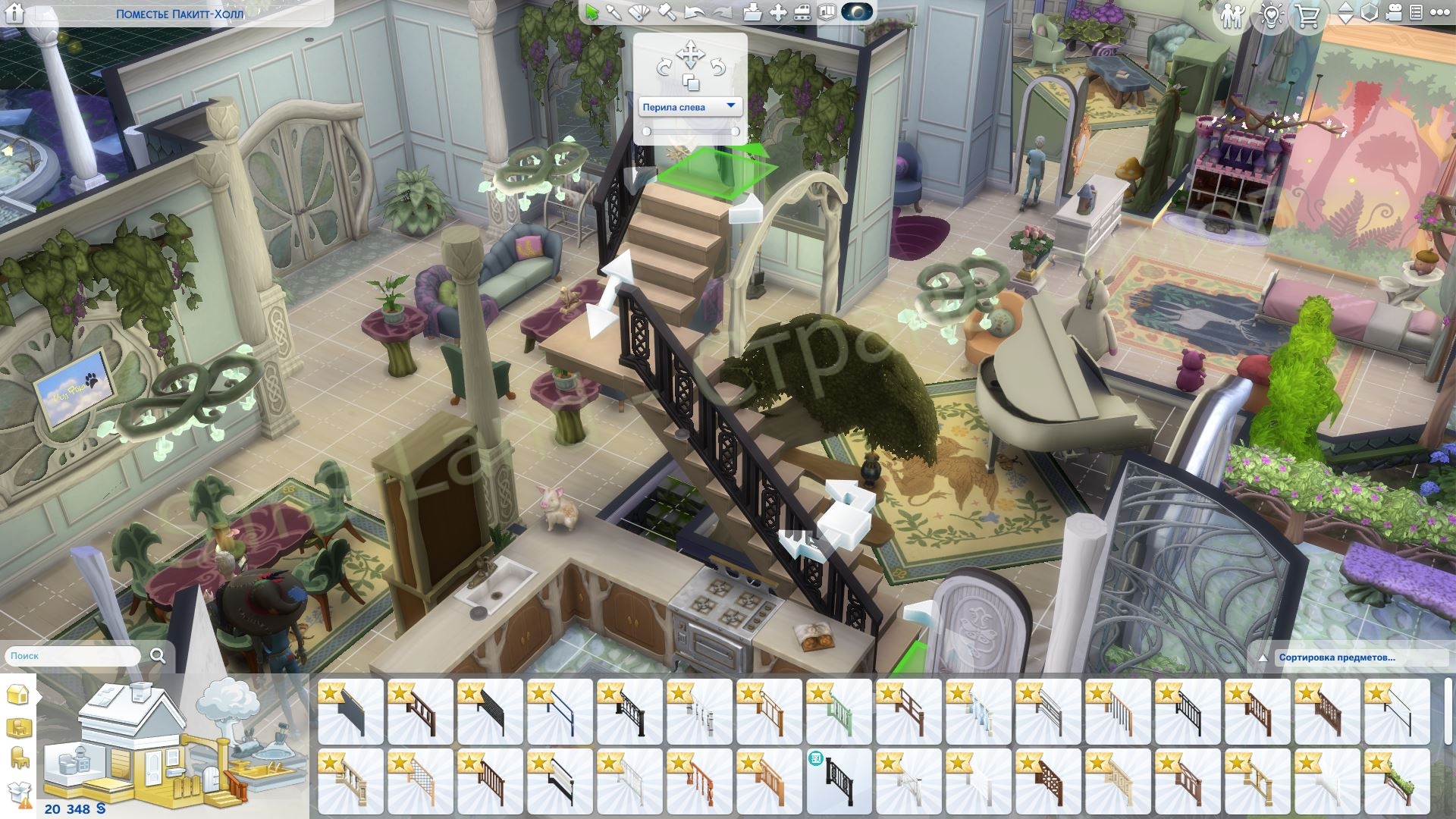This screenshot has height=819, width=1456.
Task: Select the green arrow select tool
Action: [x=592, y=12]
